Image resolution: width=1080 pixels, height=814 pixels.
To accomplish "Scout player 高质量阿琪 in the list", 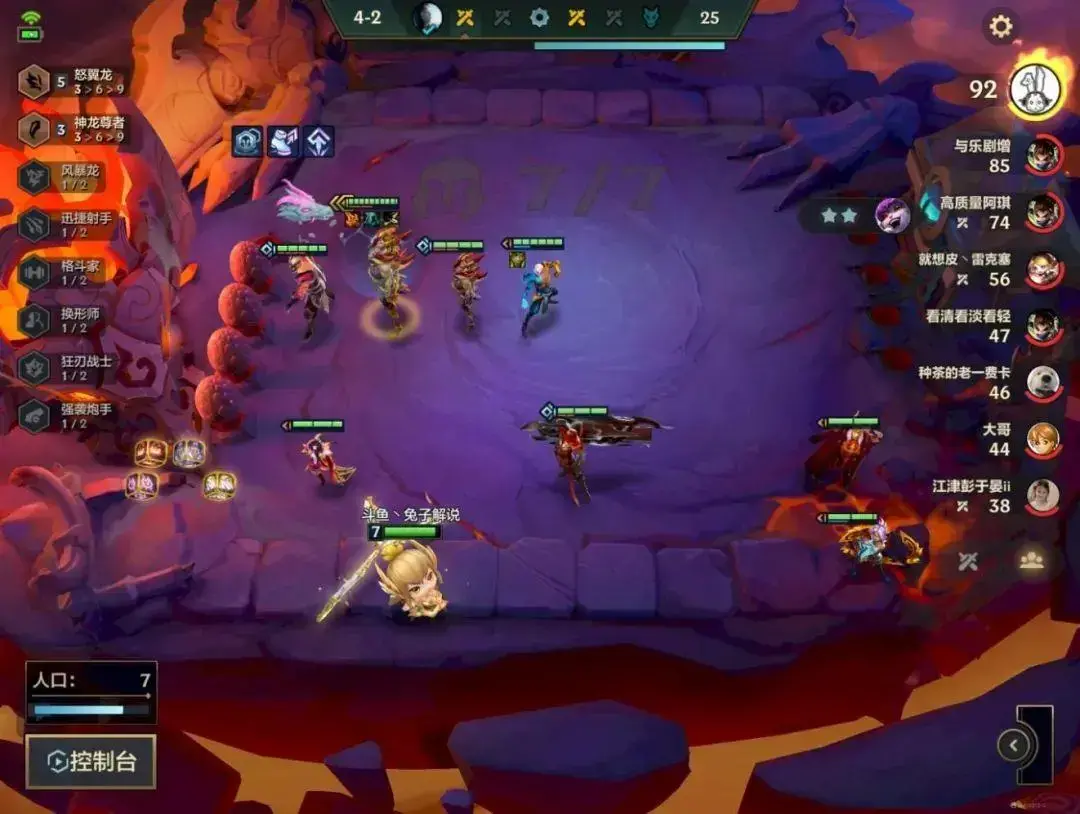I will pos(1043,211).
